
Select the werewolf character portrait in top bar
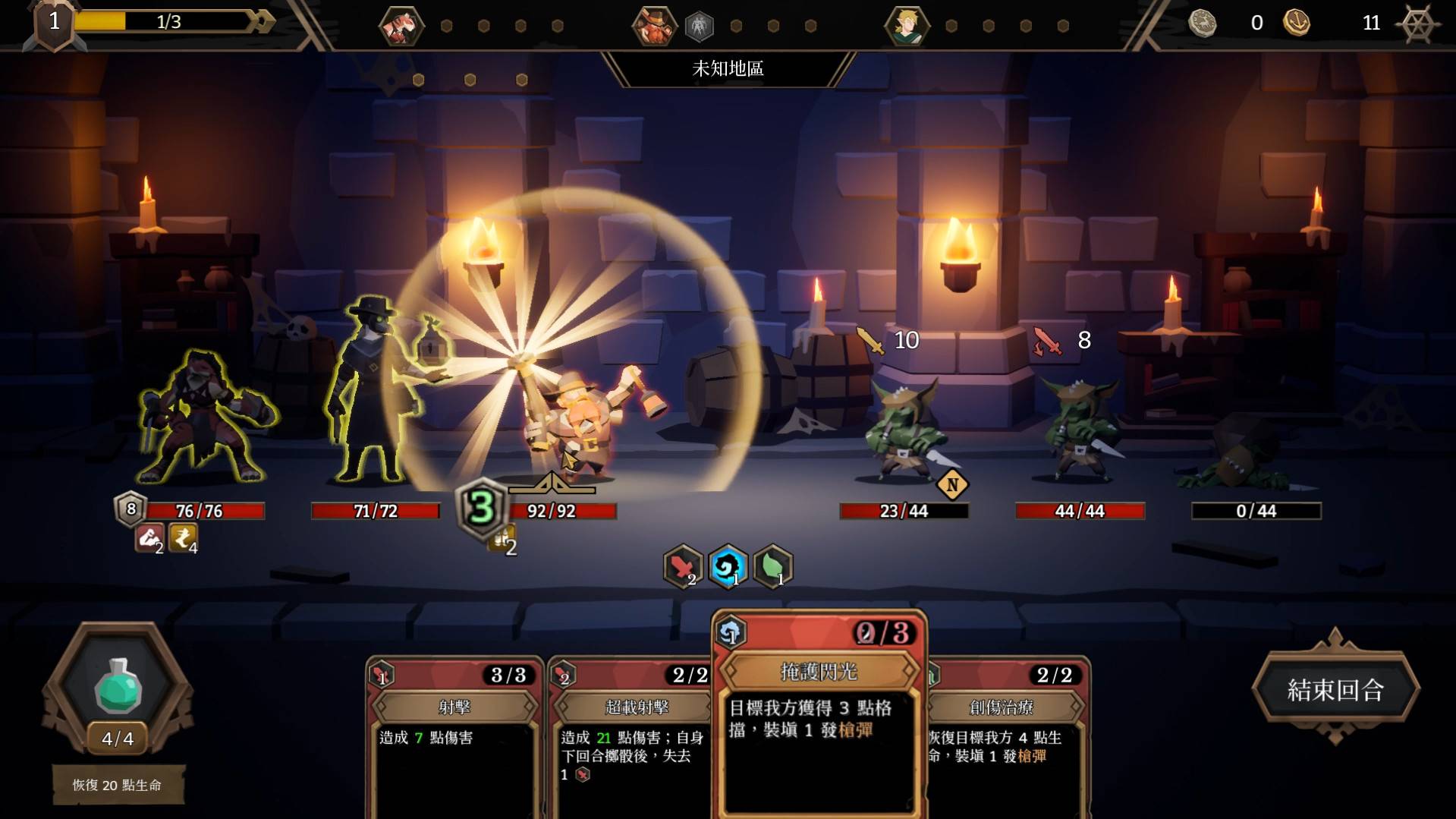[401, 25]
